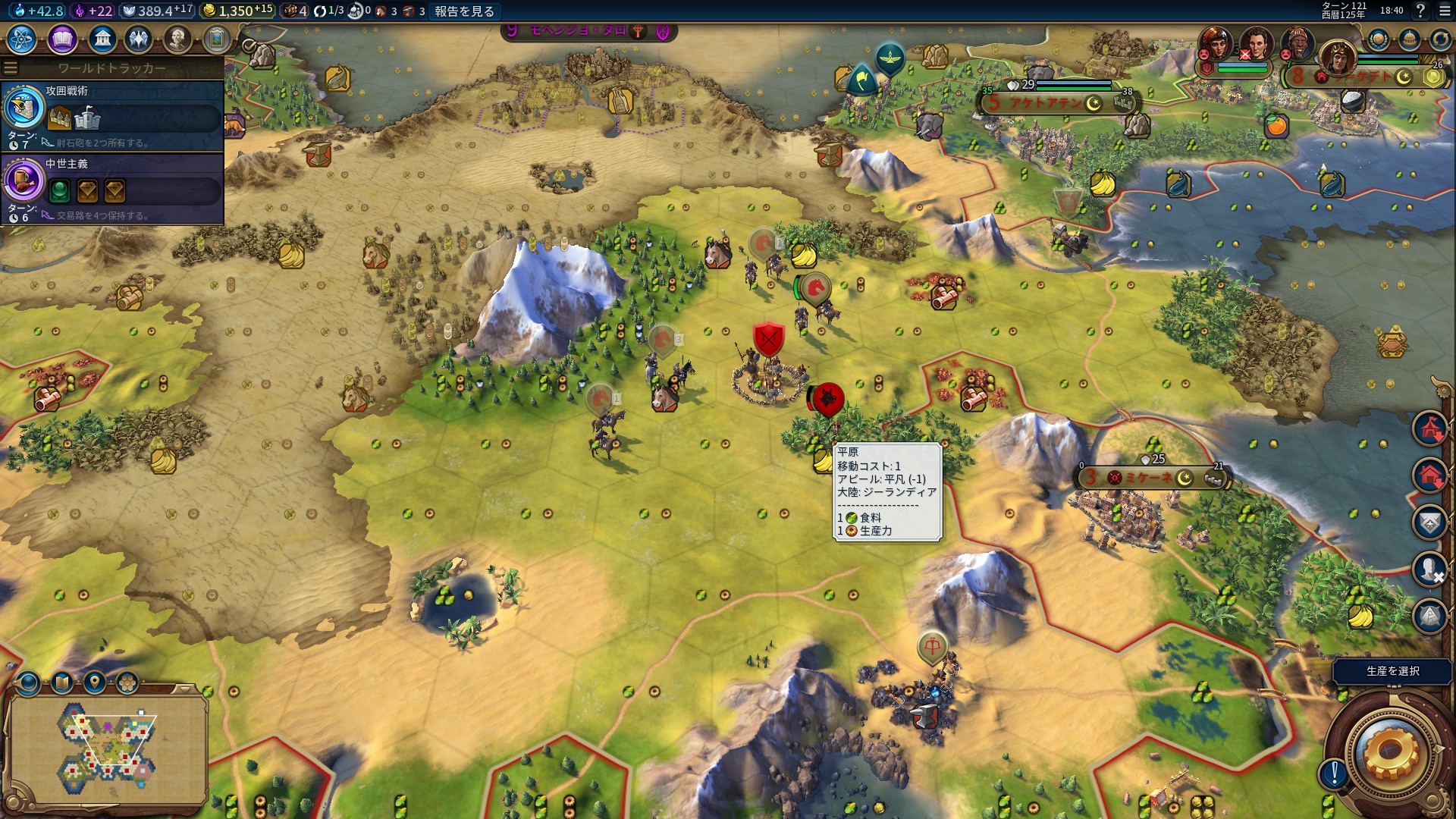Open the religion wings icon
This screenshot has width=1456, height=819.
tap(139, 39)
